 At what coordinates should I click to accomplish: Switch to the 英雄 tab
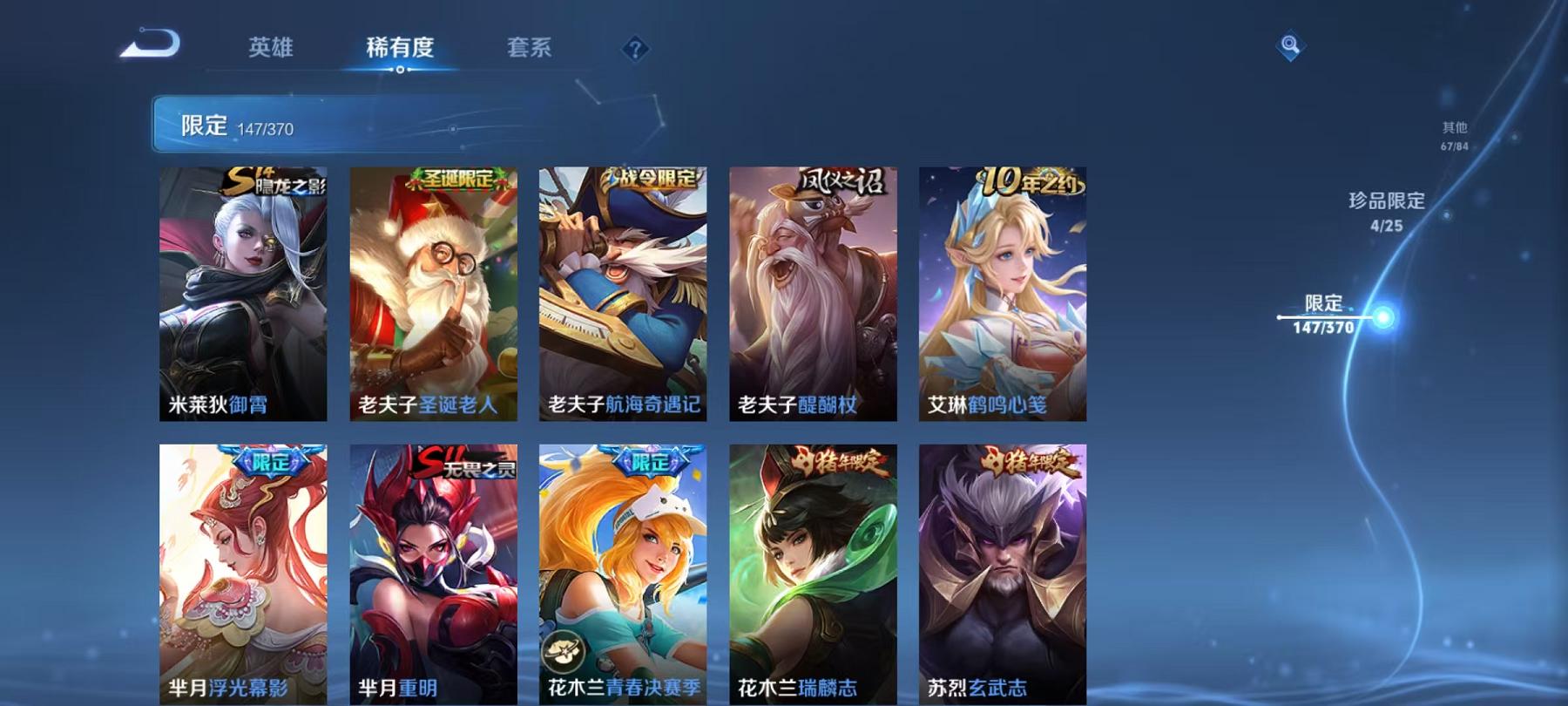click(273, 50)
